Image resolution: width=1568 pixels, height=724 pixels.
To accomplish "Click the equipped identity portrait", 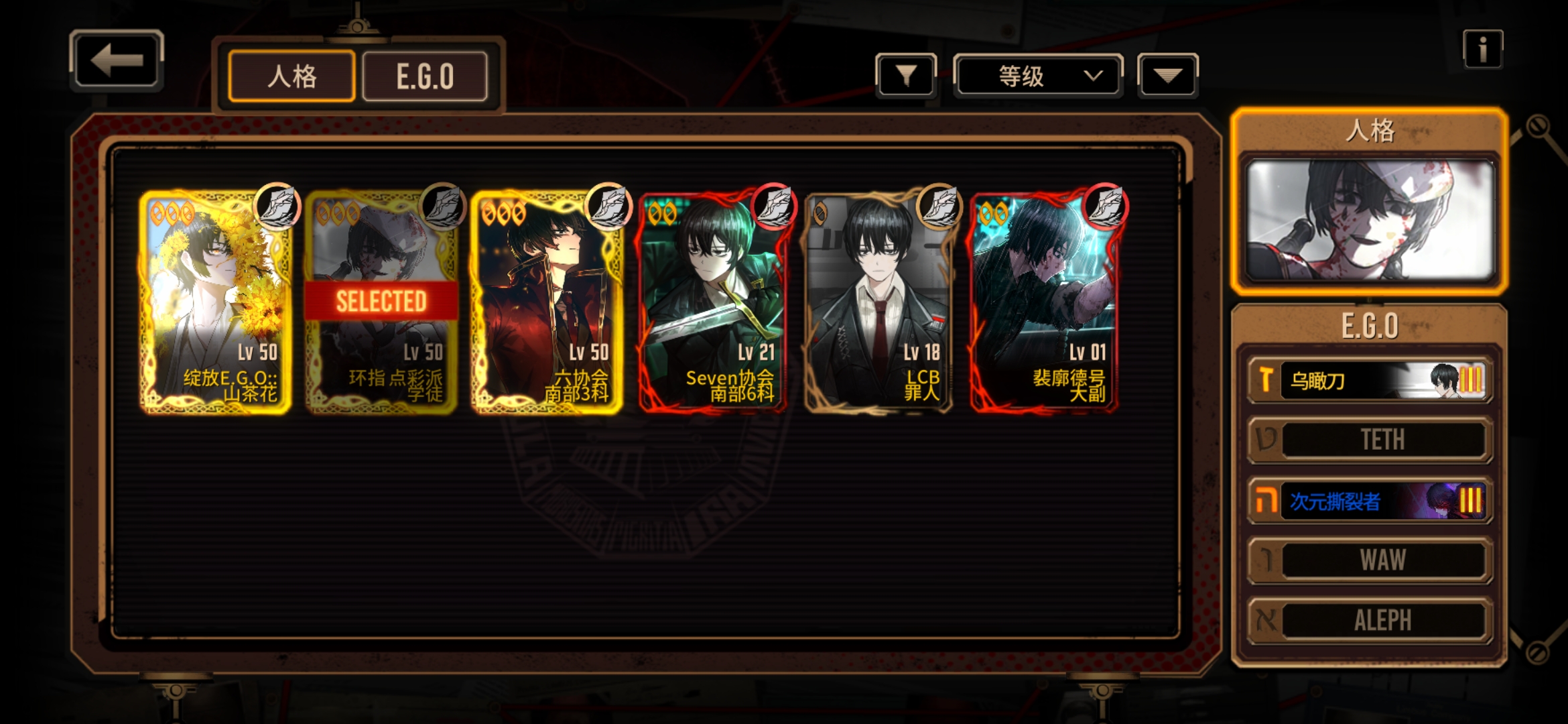I will pos(1370,220).
